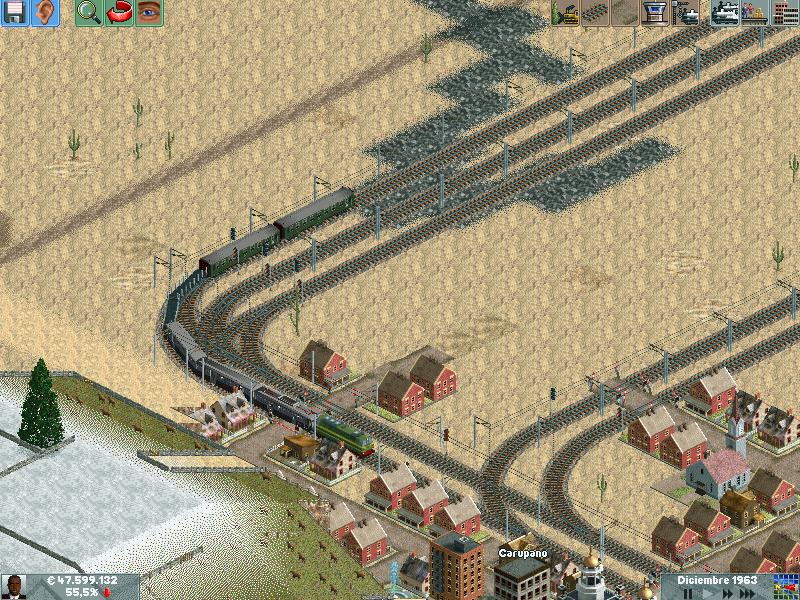Show the vehicle list with locomotive icon
Image resolution: width=800 pixels, height=600 pixels.
724,13
